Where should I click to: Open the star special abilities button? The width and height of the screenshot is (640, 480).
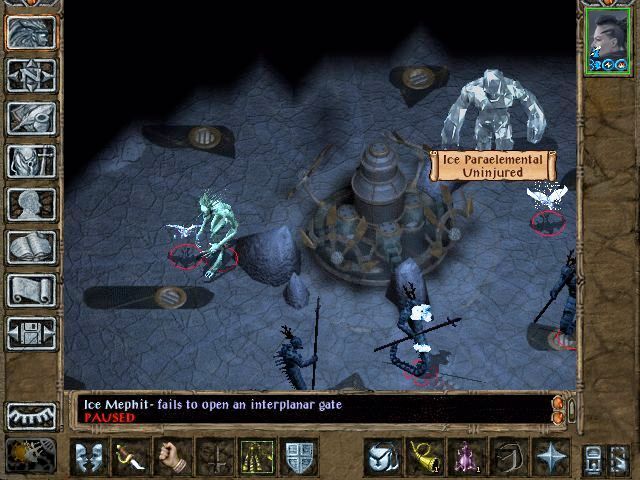[551, 456]
